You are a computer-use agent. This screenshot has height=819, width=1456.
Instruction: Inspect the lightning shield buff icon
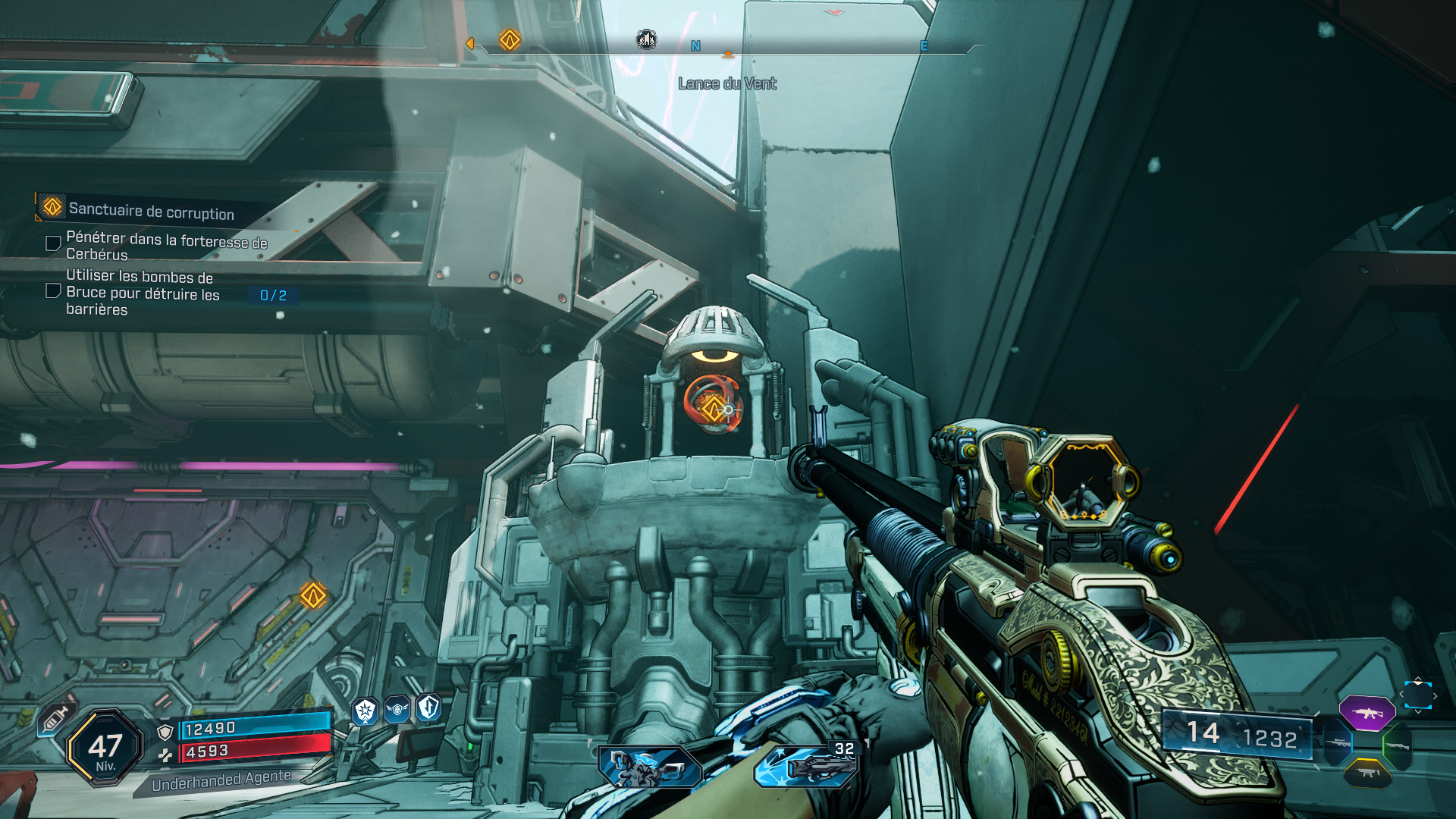(x=428, y=708)
